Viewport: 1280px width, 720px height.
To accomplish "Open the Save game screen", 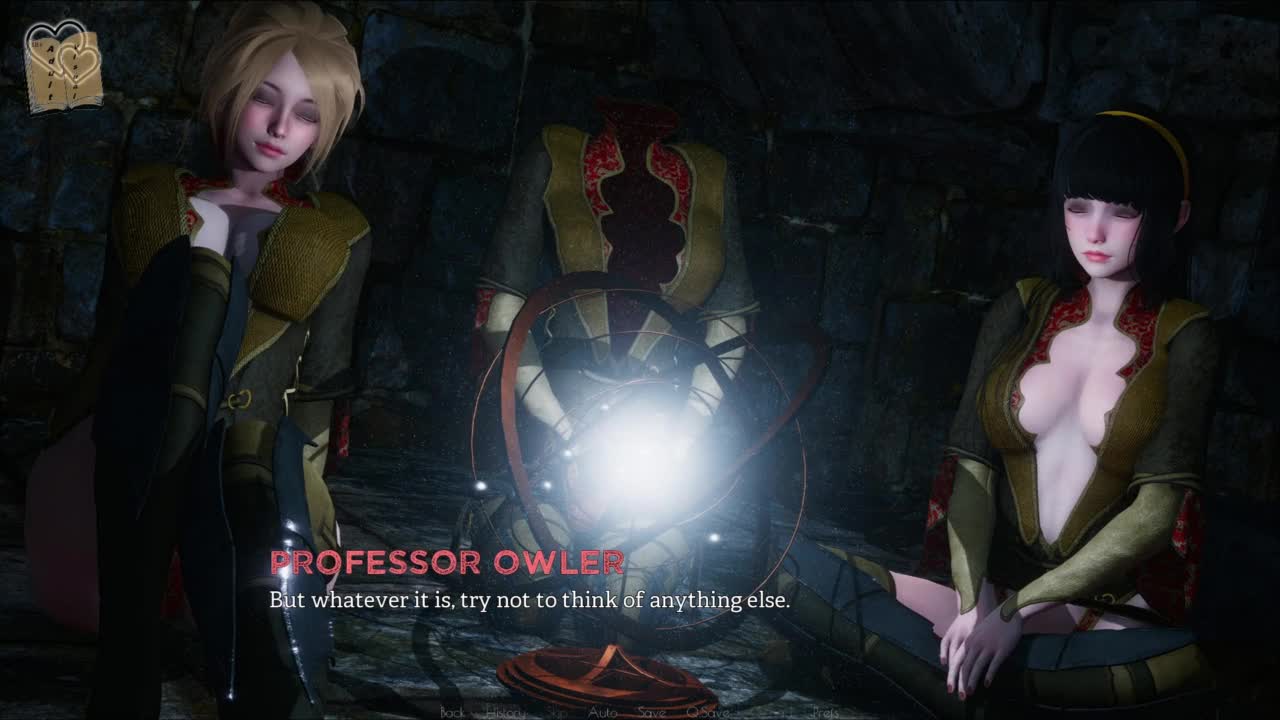I will pos(652,712).
